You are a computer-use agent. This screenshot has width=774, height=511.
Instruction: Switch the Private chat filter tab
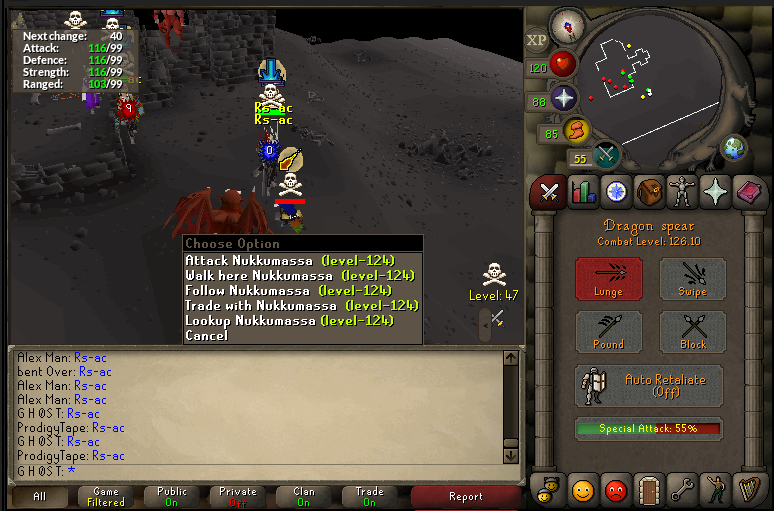point(238,496)
